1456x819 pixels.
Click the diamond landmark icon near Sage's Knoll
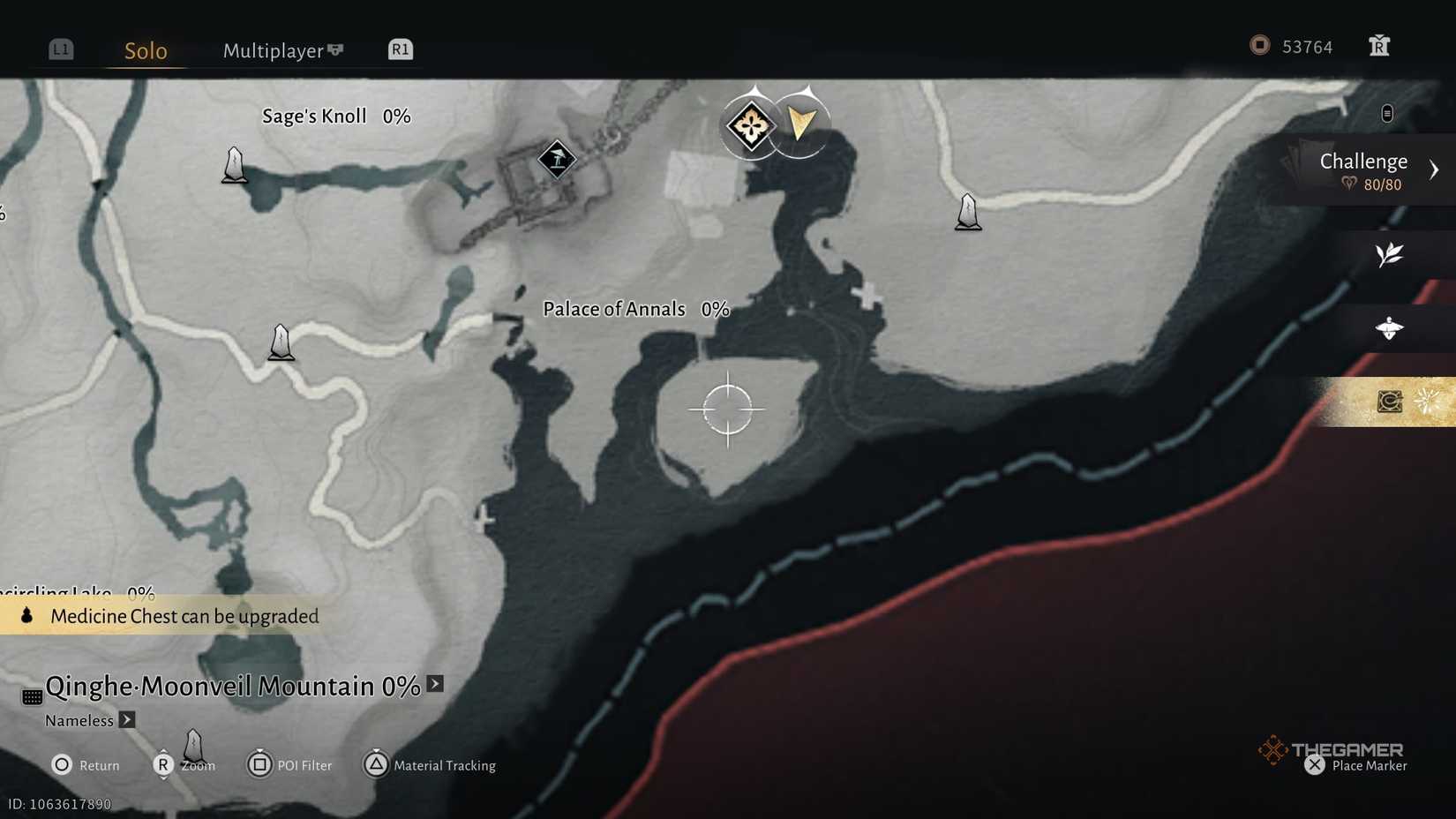[x=558, y=160]
